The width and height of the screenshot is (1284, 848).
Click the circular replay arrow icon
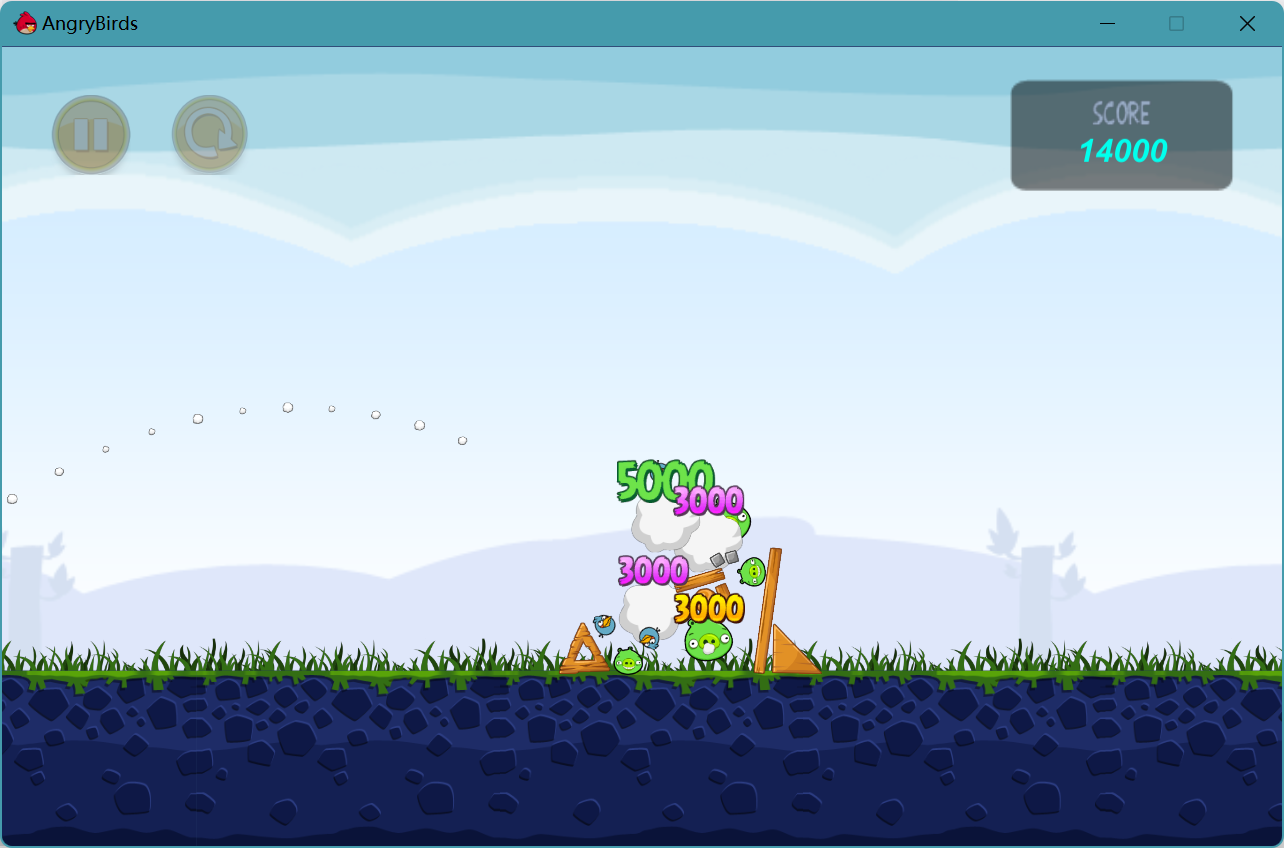tap(209, 133)
